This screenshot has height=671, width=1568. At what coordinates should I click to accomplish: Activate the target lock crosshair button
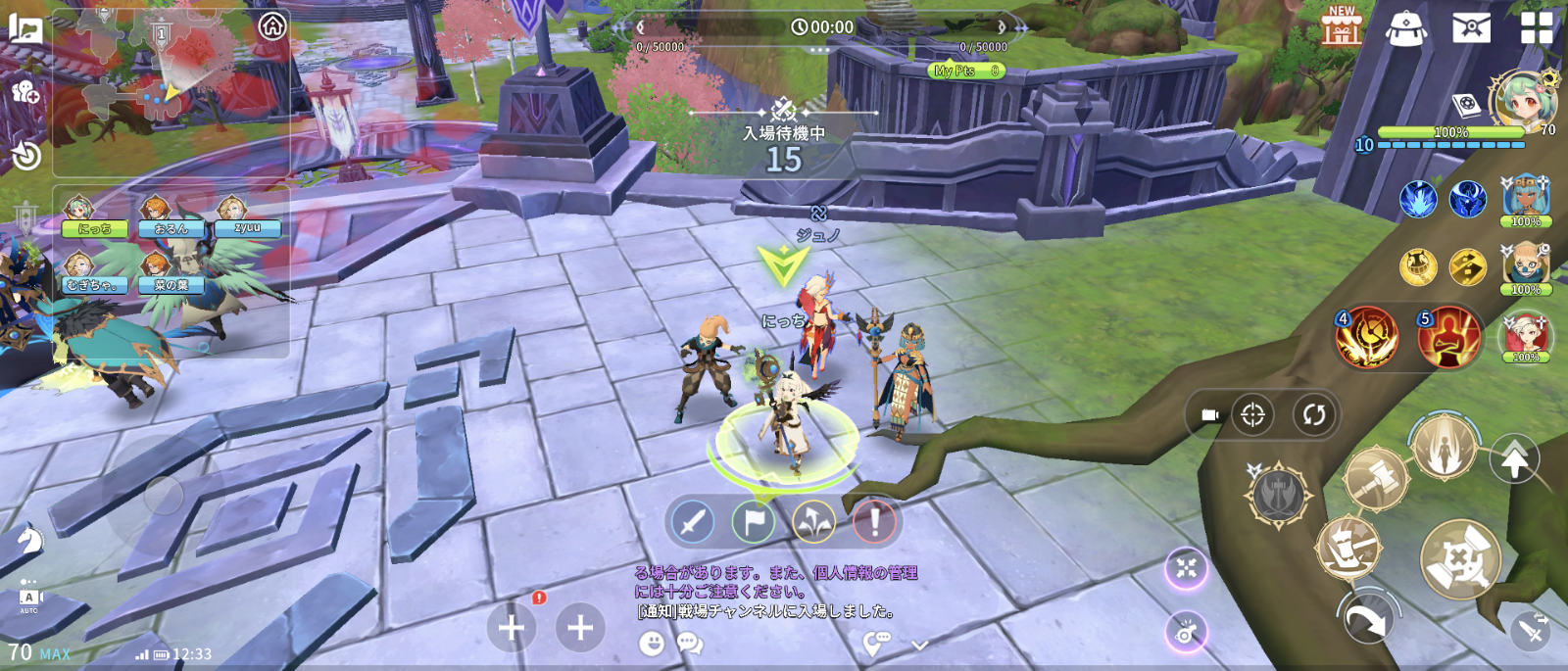[1252, 414]
